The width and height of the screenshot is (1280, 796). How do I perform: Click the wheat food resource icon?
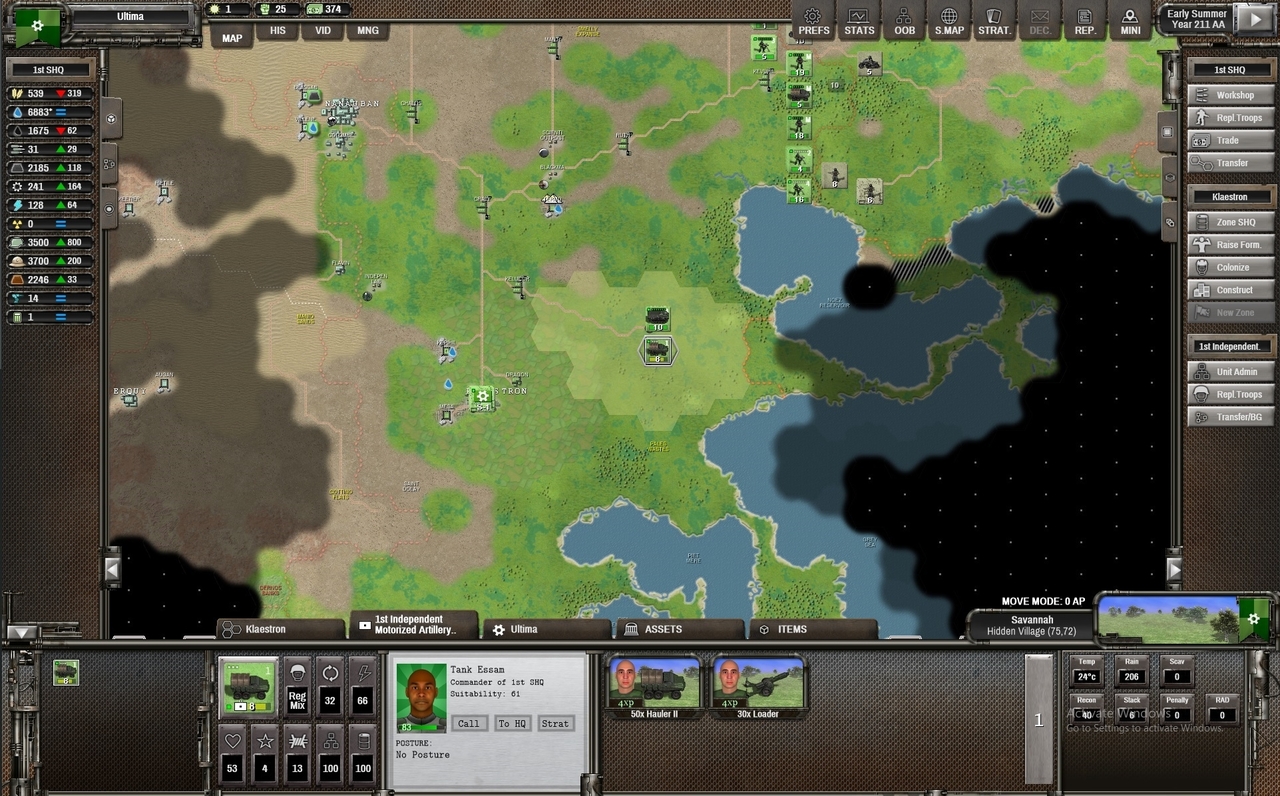click(16, 93)
